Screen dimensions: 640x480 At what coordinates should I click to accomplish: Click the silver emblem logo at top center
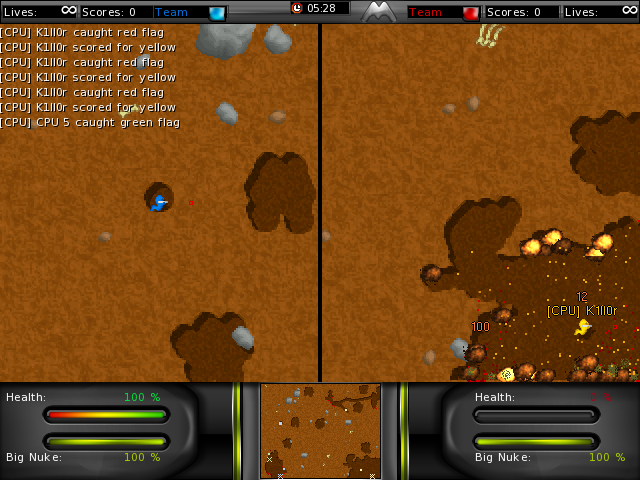point(378,12)
